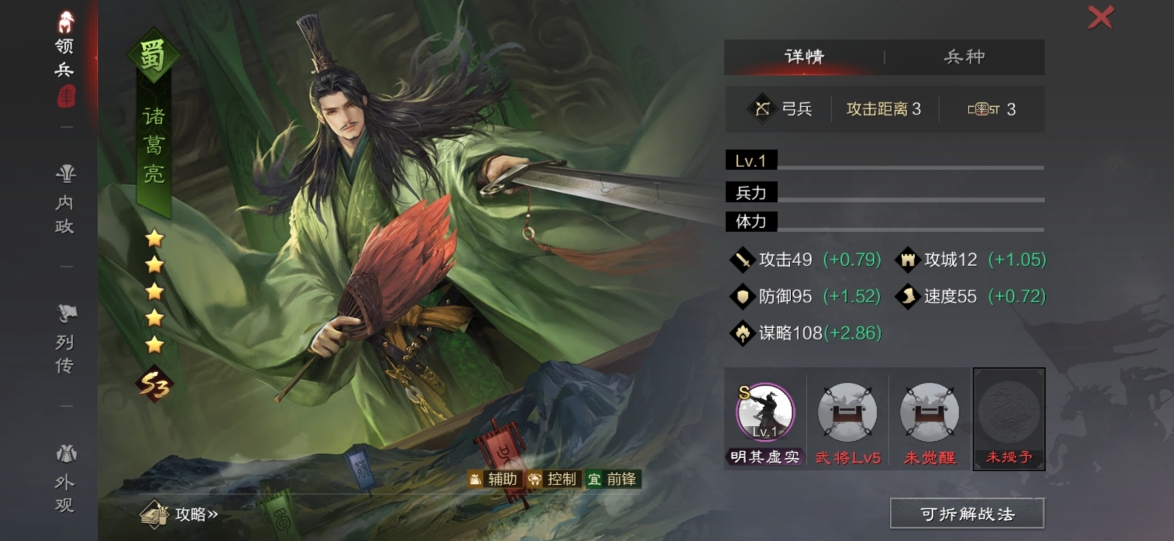Switch to the 详情 tab
The image size is (1174, 541).
[x=803, y=57]
